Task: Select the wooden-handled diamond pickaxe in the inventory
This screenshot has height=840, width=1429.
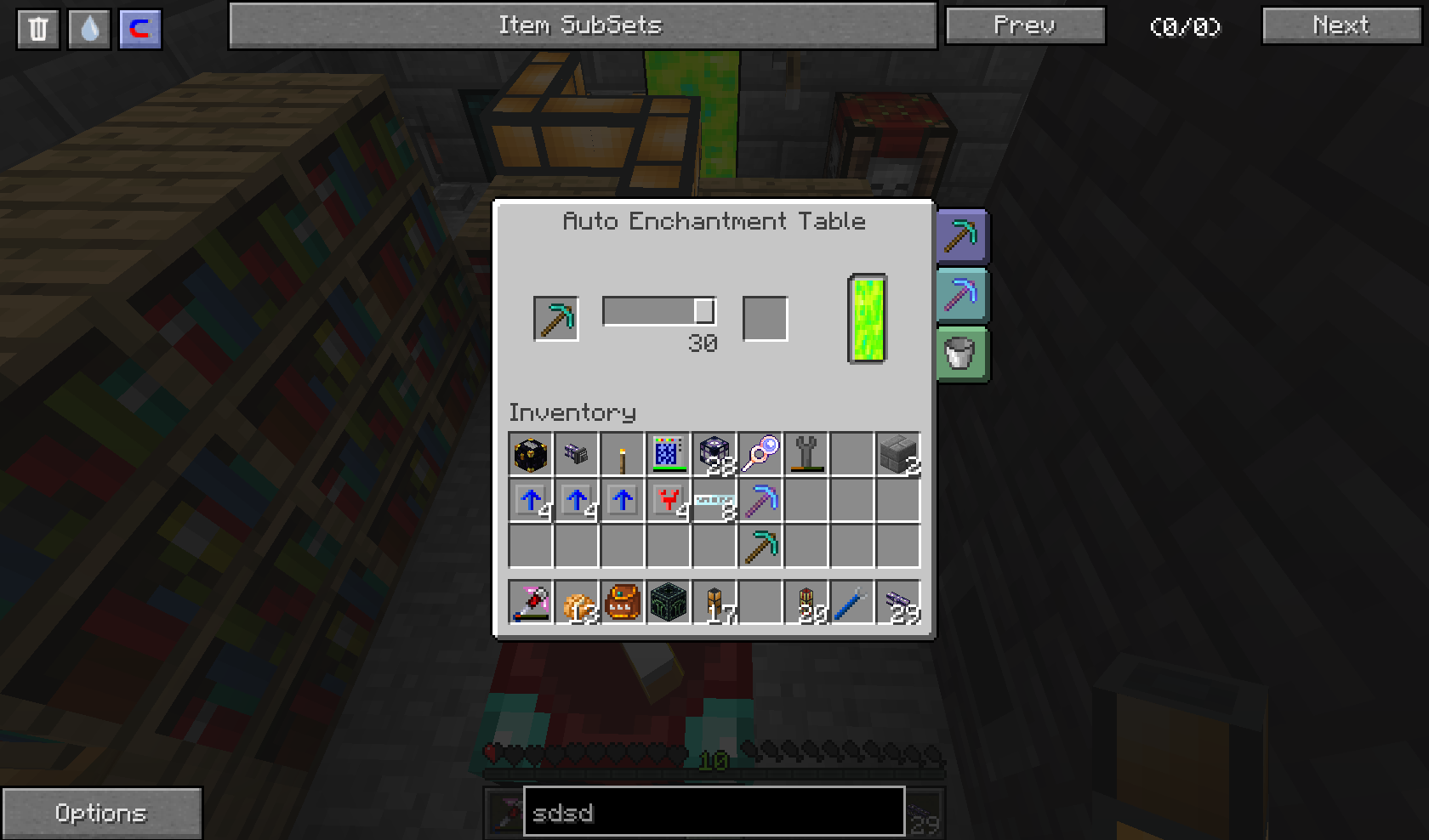Action: pos(760,547)
